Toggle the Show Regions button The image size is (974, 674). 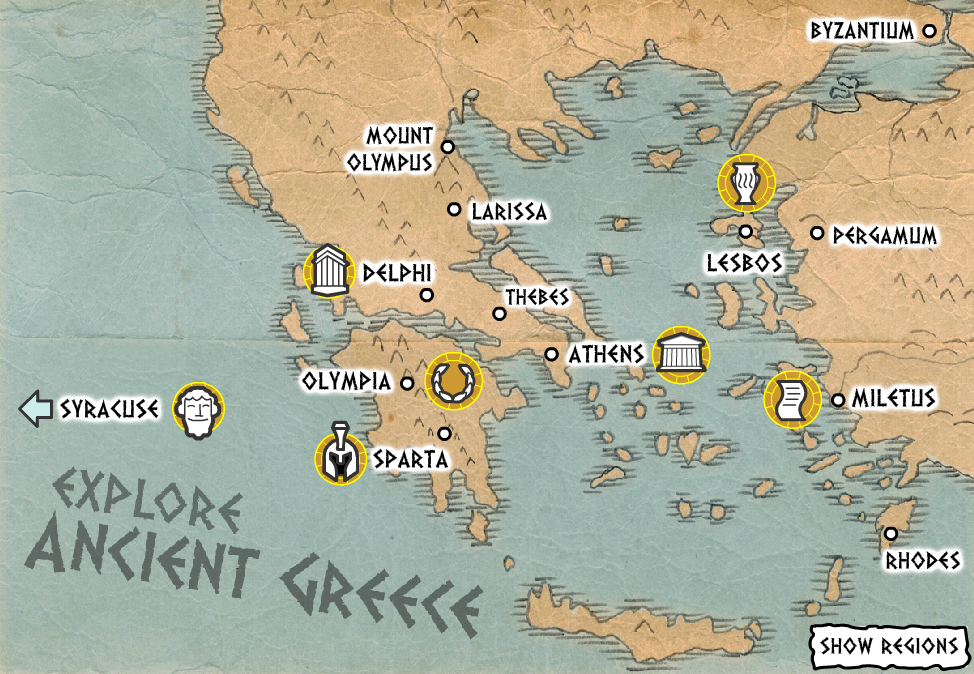pos(888,646)
